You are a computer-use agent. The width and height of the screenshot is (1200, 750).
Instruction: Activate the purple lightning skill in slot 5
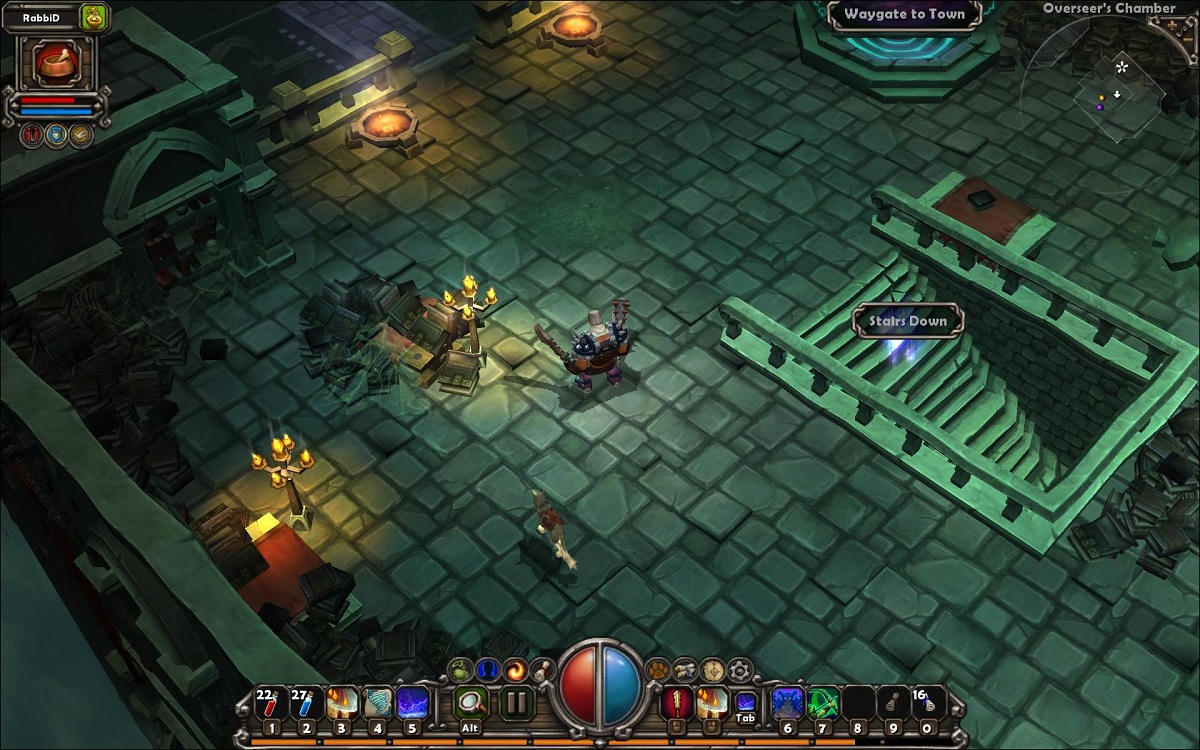pos(413,703)
